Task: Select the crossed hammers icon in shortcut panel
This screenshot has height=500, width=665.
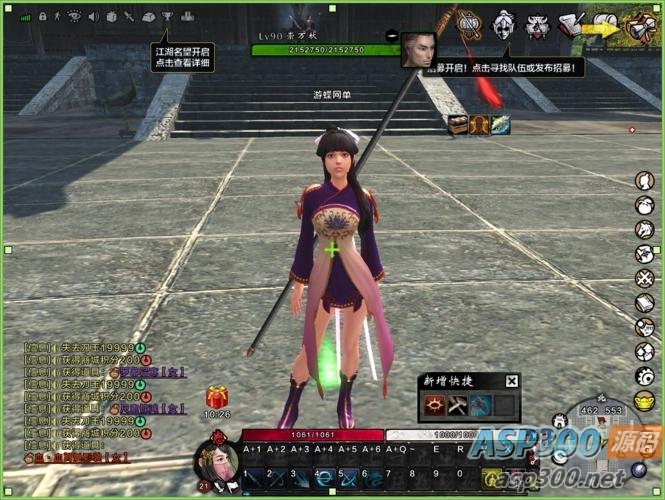Action: (458, 405)
